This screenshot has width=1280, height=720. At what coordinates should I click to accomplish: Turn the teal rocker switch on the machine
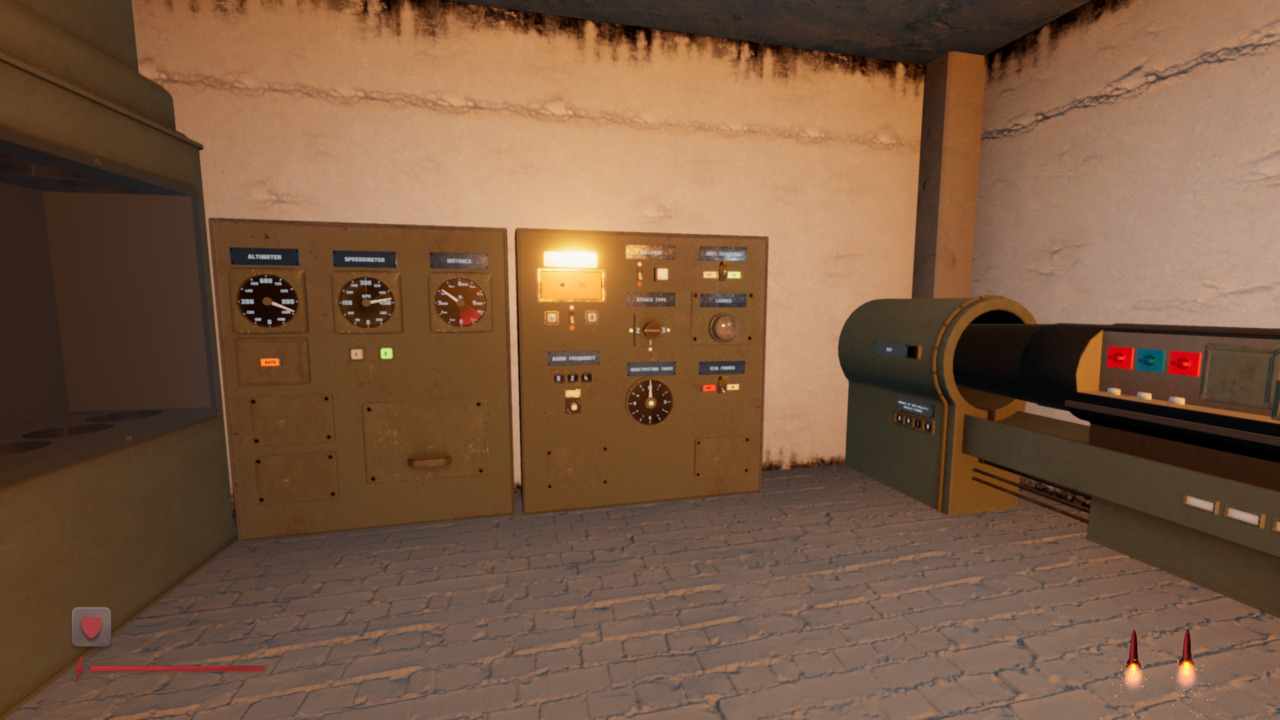click(x=1149, y=360)
